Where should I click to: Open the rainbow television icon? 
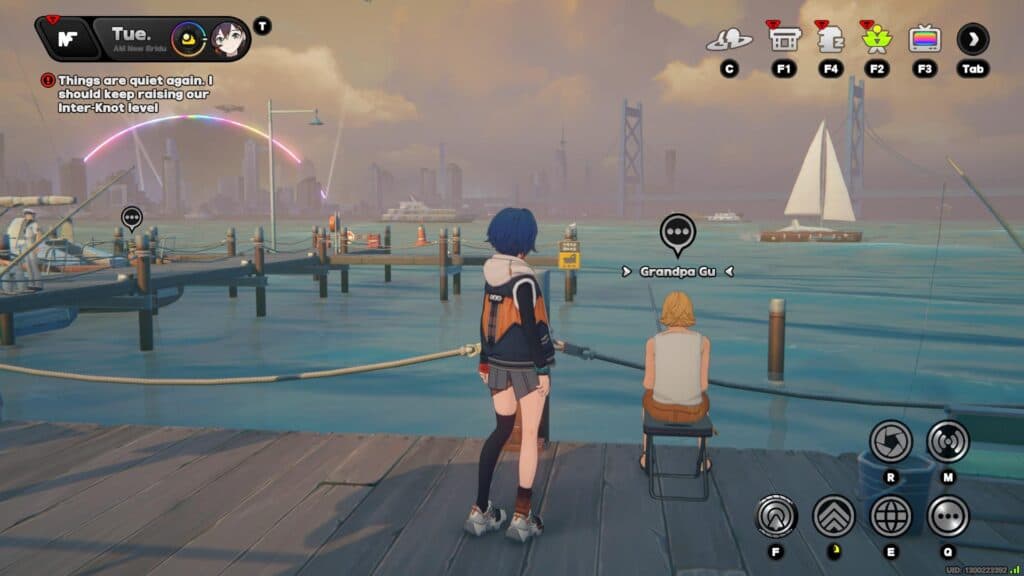pyautogui.click(x=924, y=40)
